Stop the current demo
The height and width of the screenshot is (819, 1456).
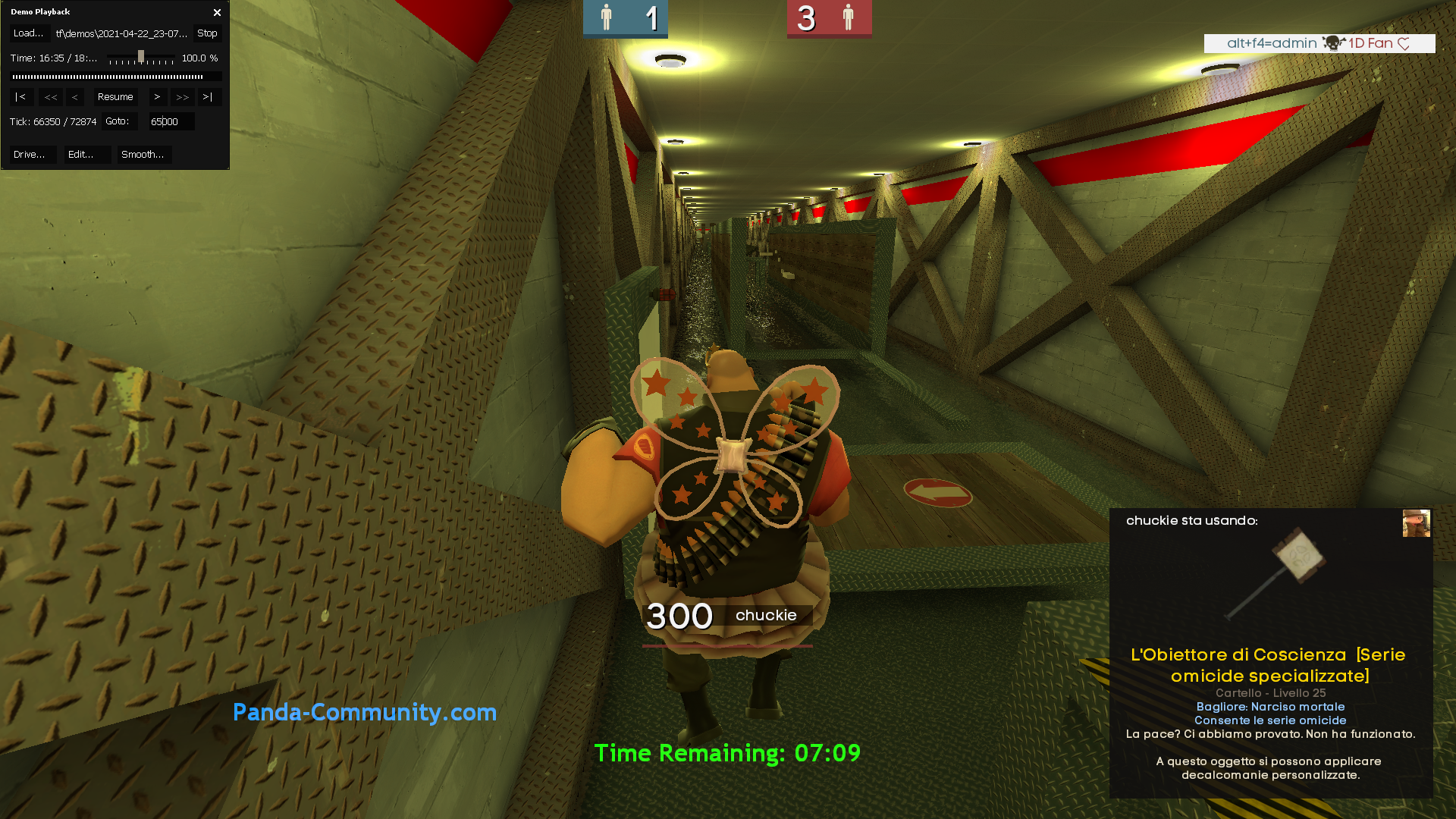click(x=206, y=33)
